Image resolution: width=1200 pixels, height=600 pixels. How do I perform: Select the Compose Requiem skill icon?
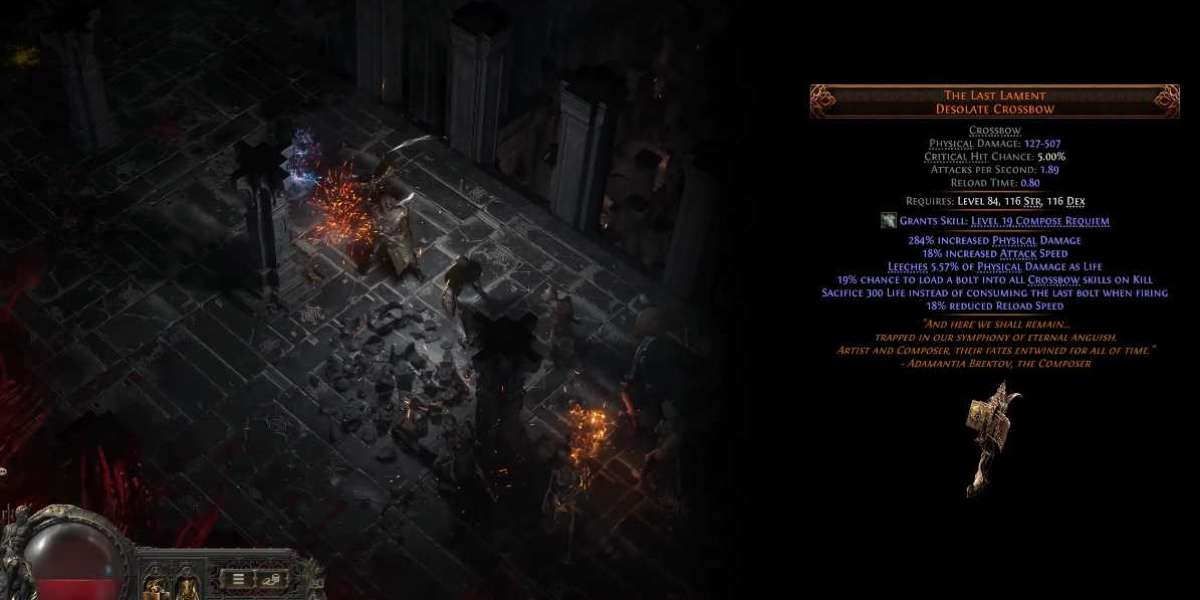(887, 221)
